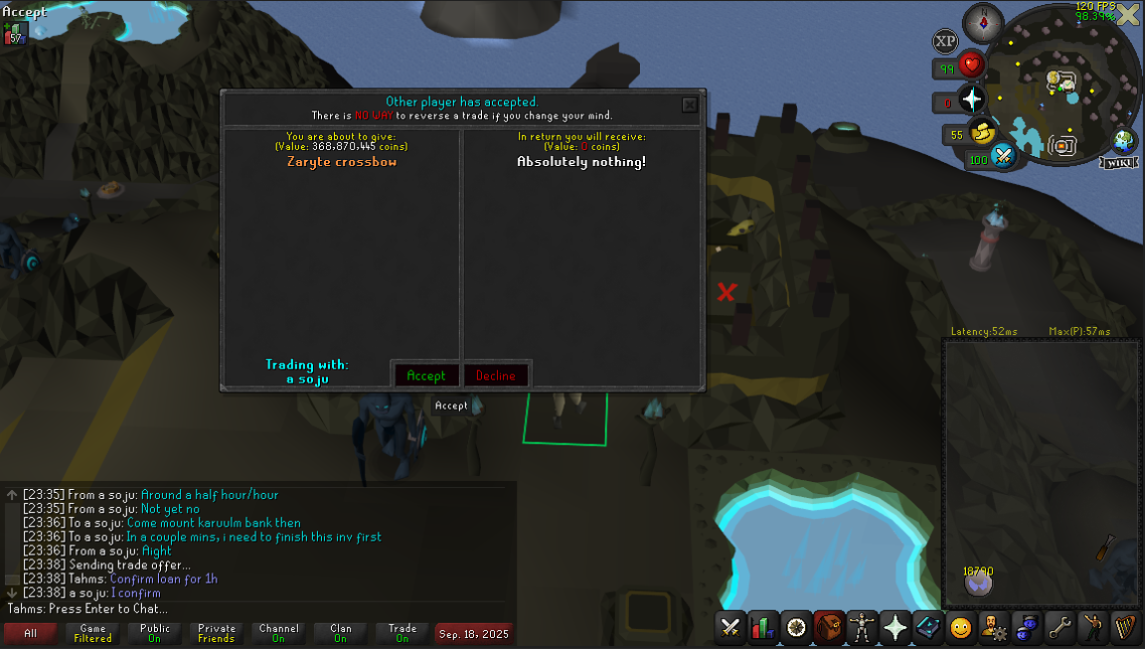Open the world map globe icon
This screenshot has height=649, width=1145.
point(1123,141)
